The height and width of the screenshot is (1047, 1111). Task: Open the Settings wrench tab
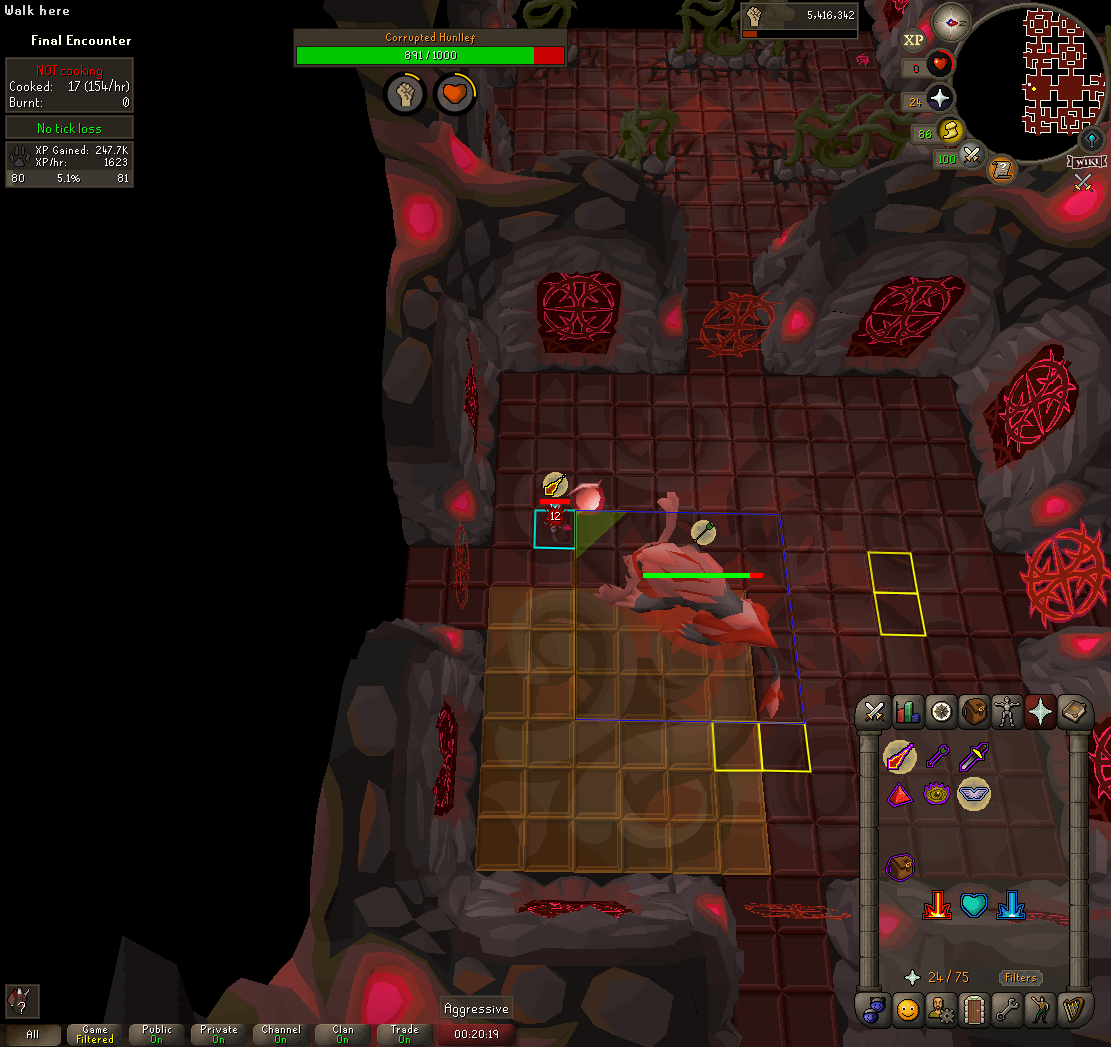click(x=1008, y=1009)
